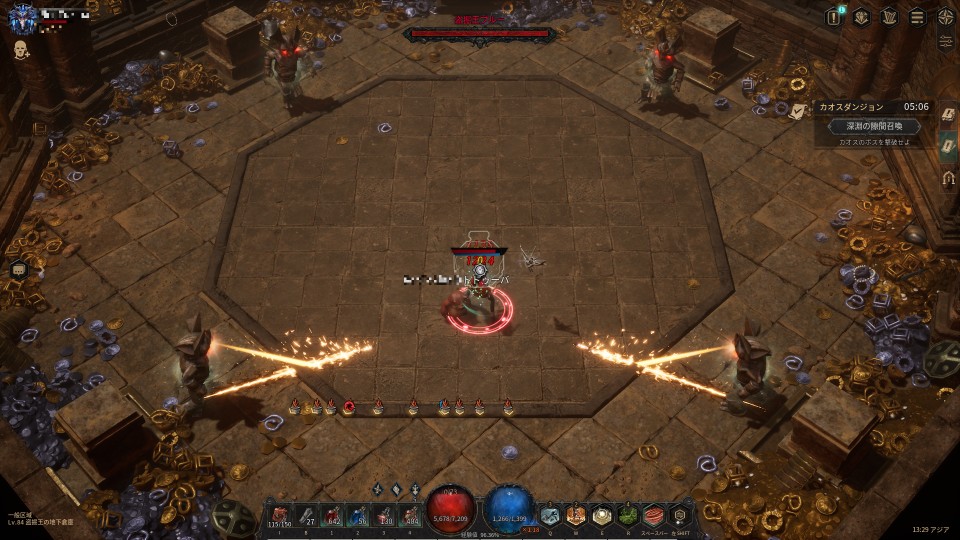The width and height of the screenshot is (960, 540).
Task: Activate the red spacebar dodge skill
Action: click(653, 515)
